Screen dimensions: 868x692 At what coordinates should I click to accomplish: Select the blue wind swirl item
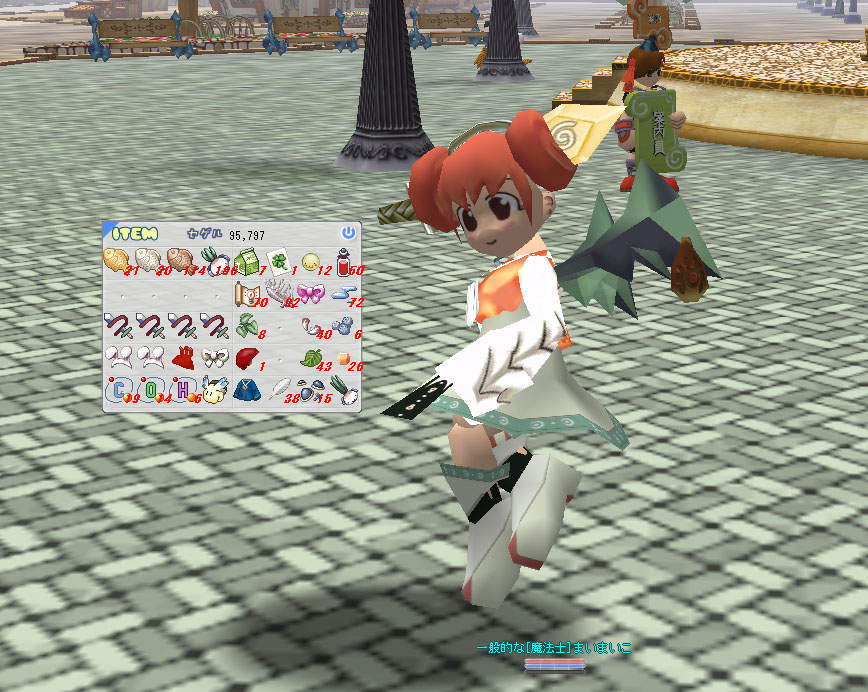343,292
